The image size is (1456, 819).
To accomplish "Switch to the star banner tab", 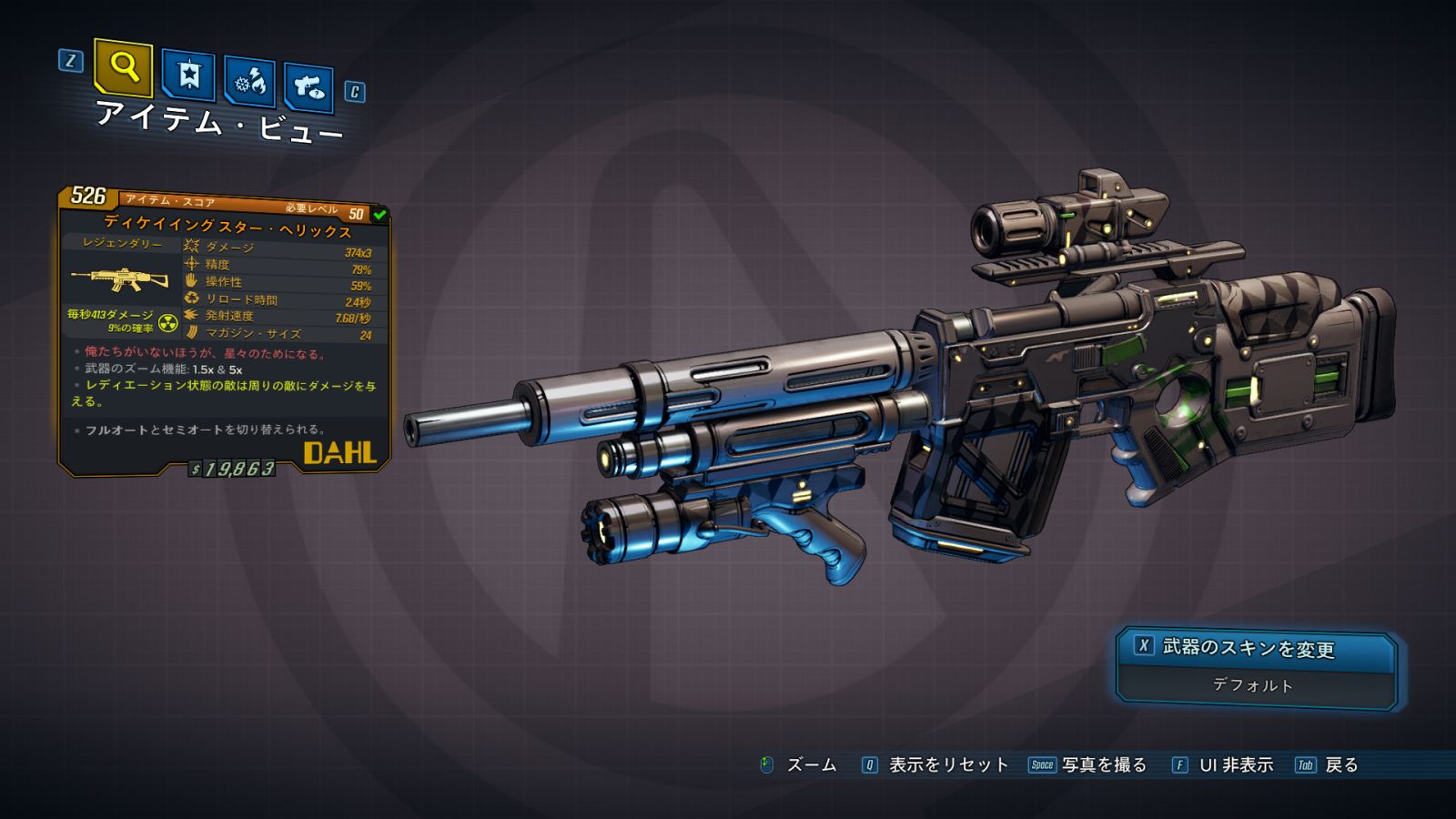I will 188,76.
